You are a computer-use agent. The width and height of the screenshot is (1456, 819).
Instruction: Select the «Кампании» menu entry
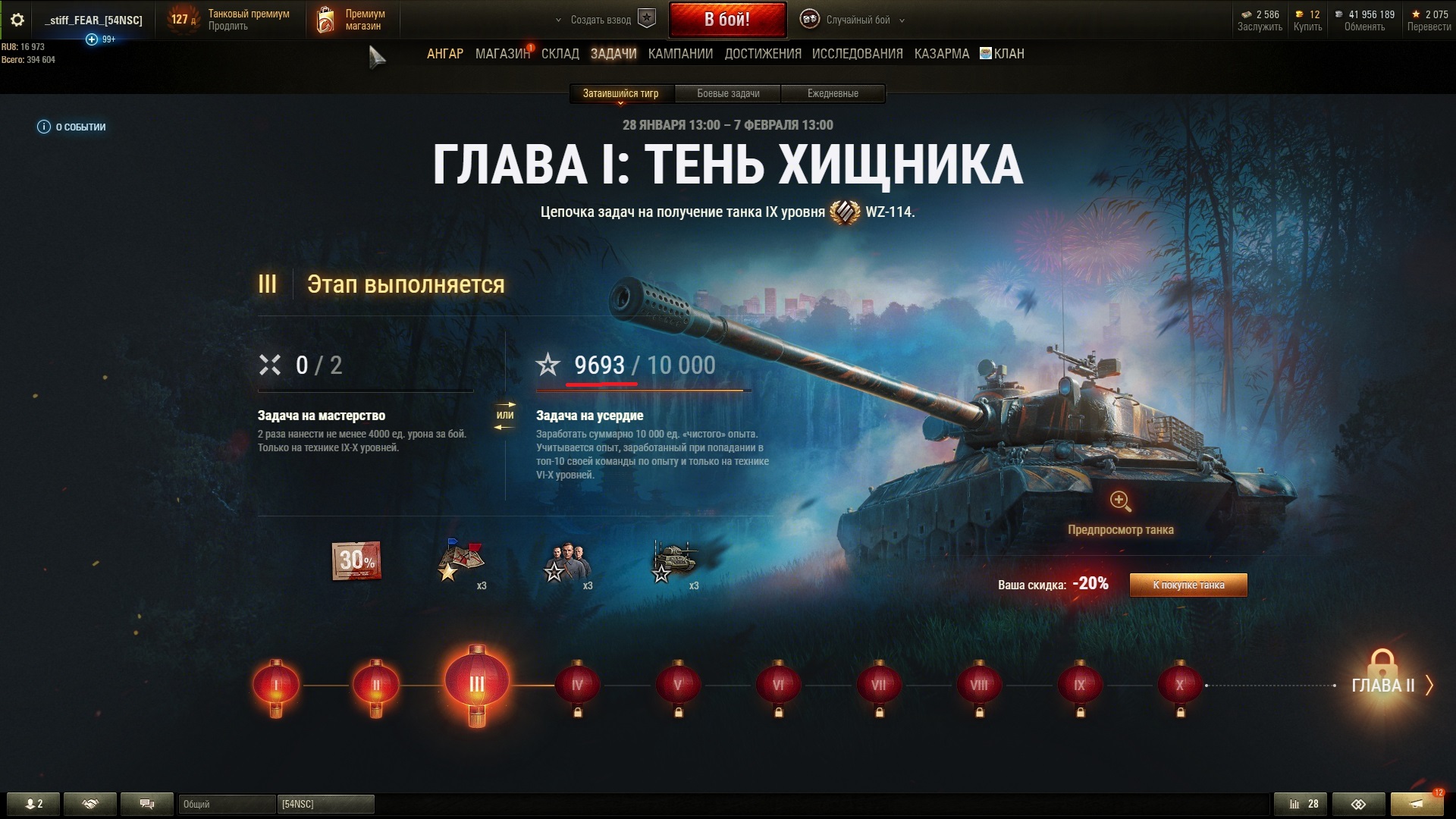point(680,54)
